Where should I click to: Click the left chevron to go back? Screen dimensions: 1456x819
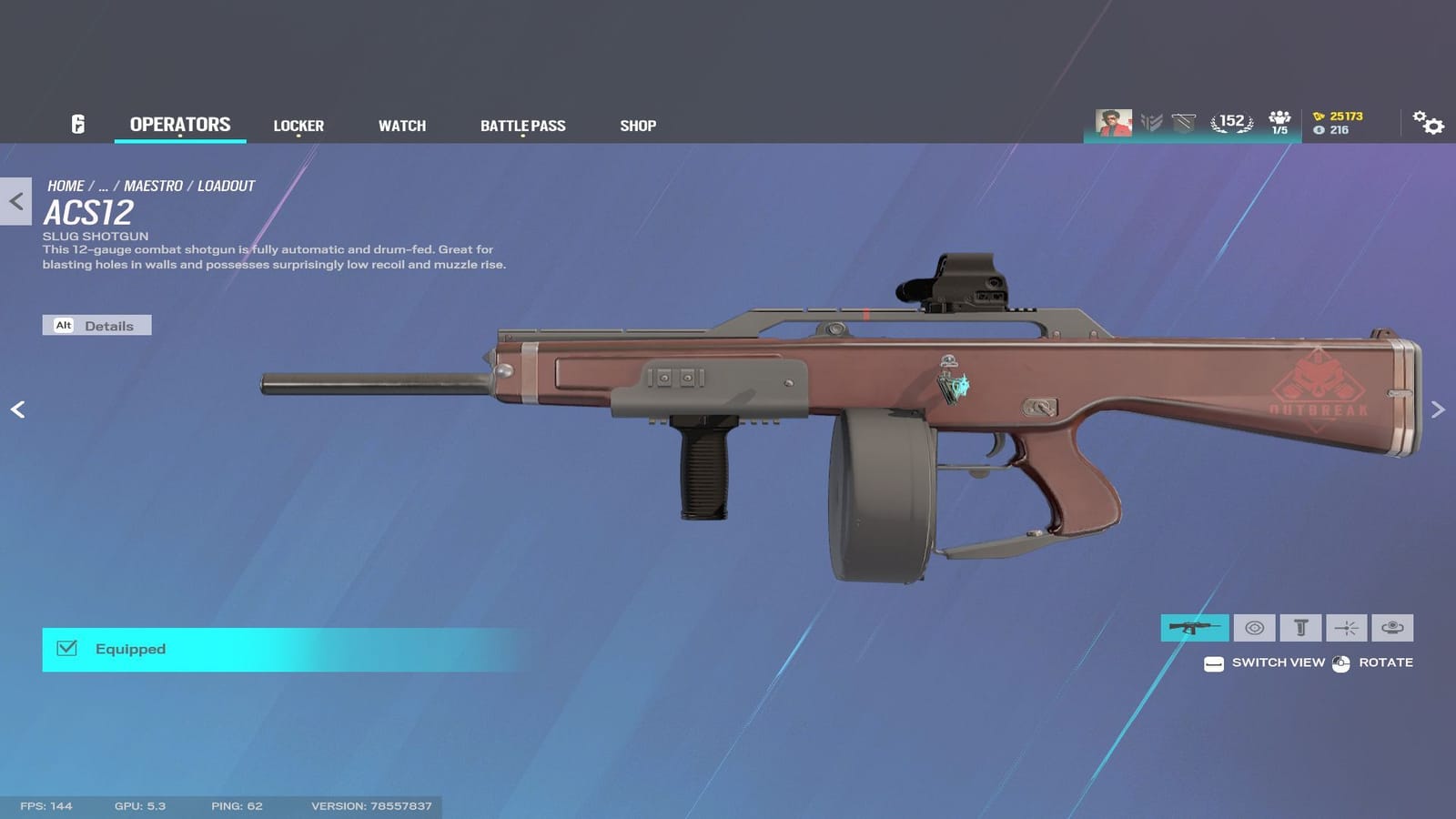click(16, 202)
